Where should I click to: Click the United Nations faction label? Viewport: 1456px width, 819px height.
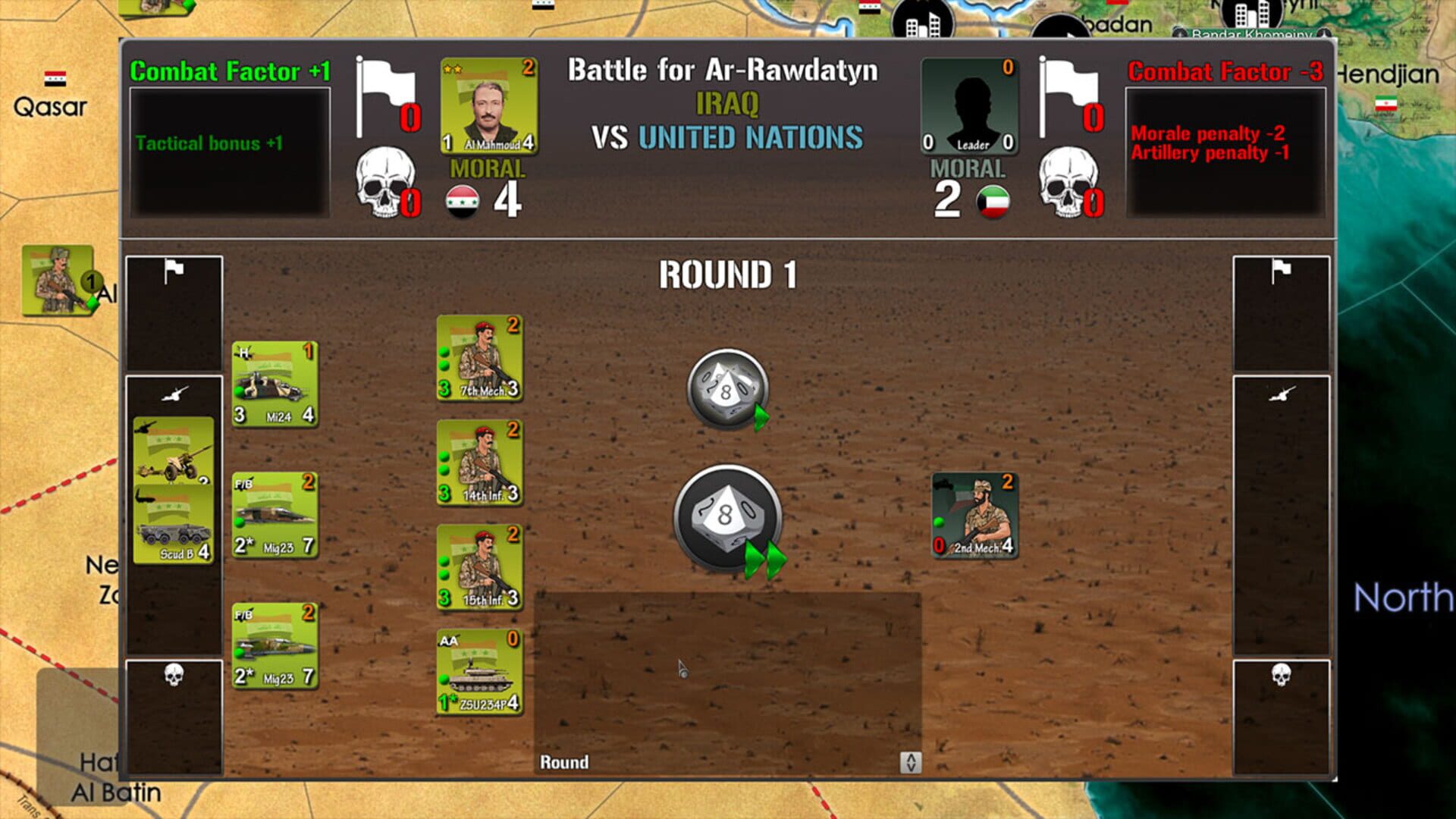(x=751, y=137)
